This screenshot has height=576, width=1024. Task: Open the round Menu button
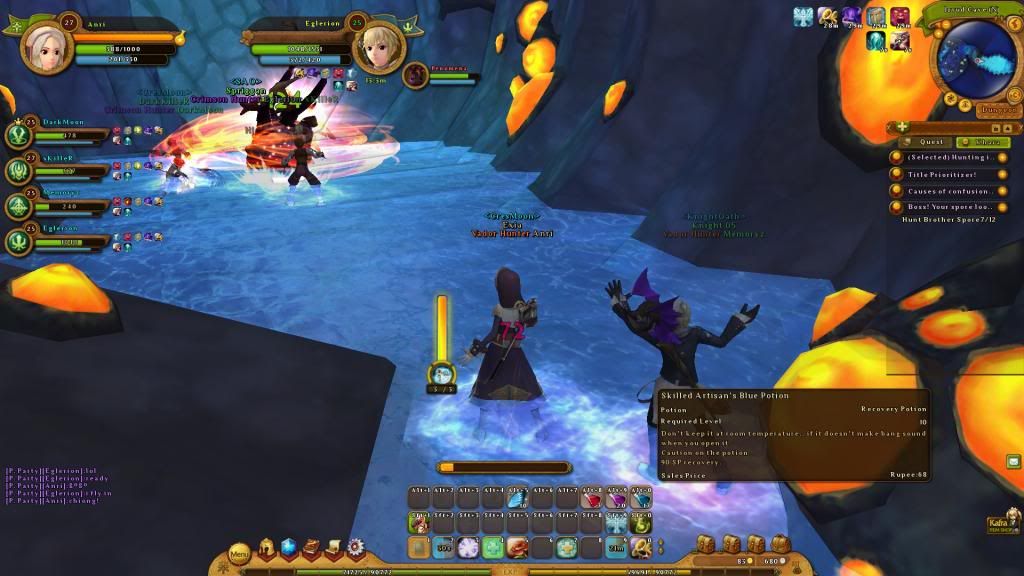pos(240,552)
